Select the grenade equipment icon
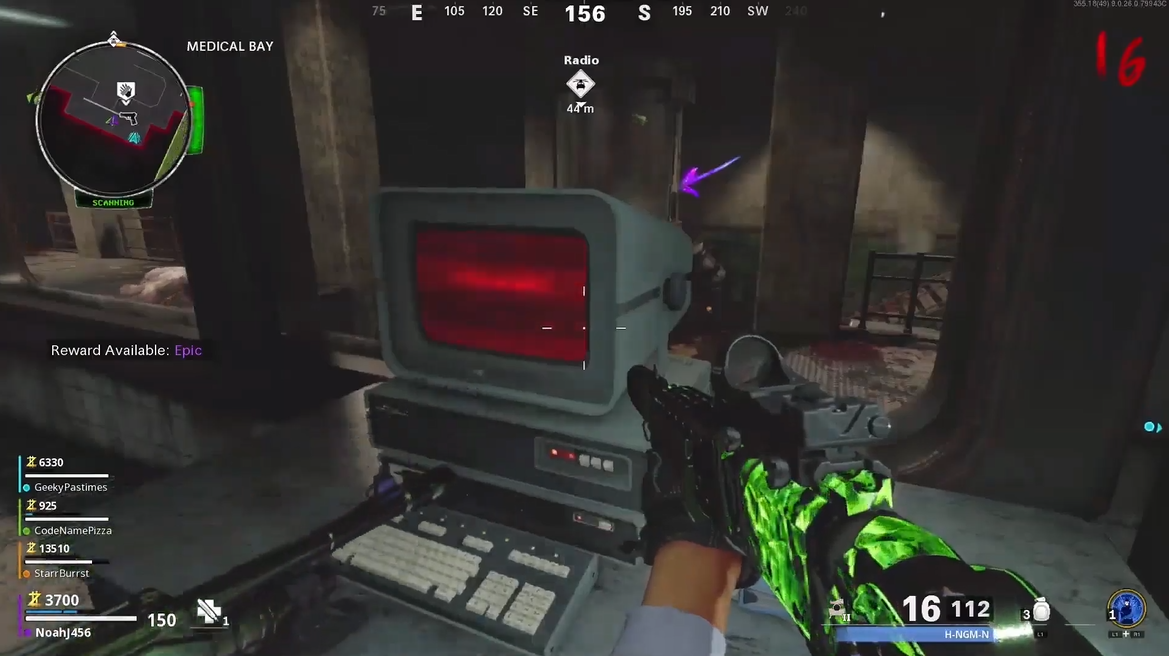The height and width of the screenshot is (656, 1169). [1041, 609]
